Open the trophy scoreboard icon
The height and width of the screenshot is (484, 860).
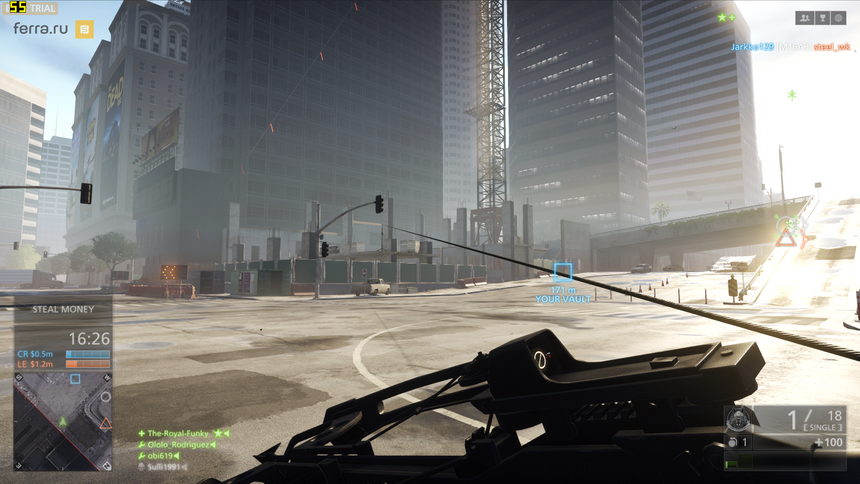pos(821,18)
